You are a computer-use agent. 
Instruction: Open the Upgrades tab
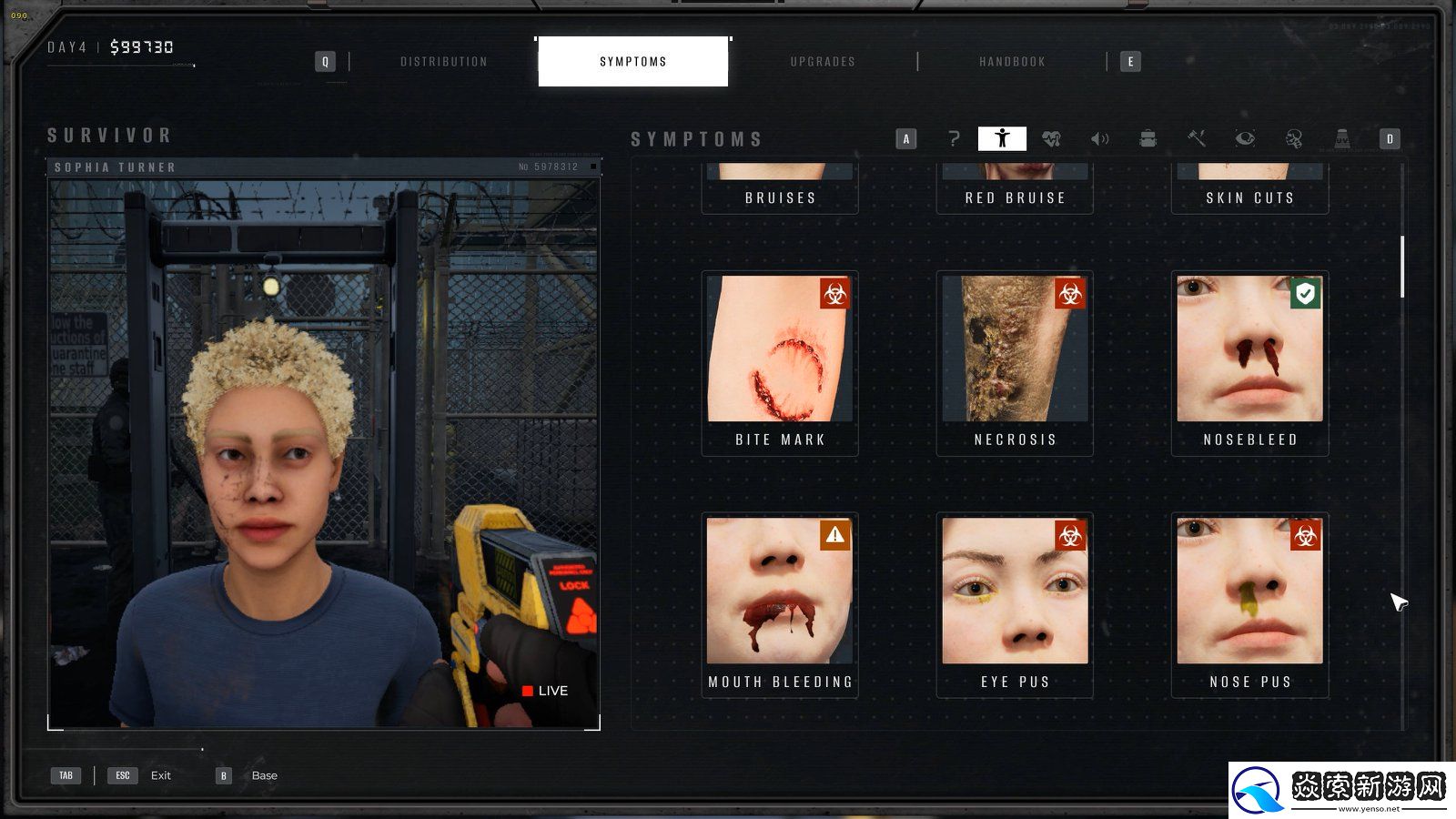823,62
